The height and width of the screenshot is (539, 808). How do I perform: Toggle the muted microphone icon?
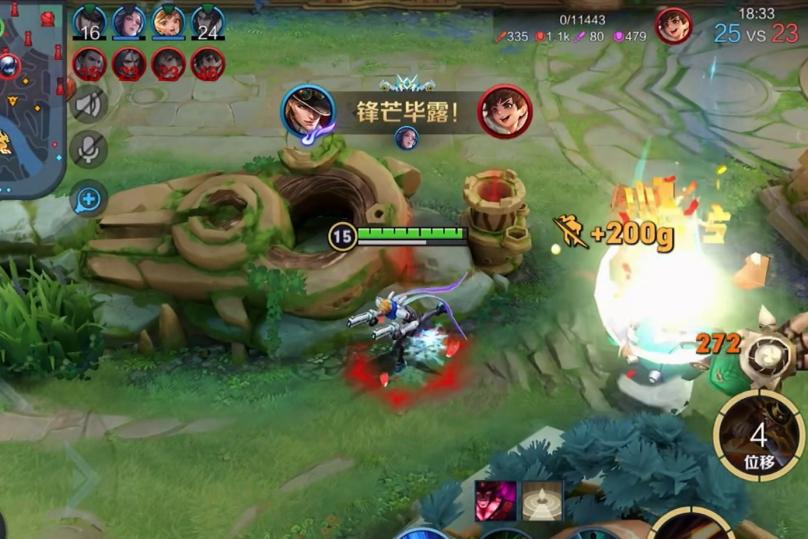89,150
